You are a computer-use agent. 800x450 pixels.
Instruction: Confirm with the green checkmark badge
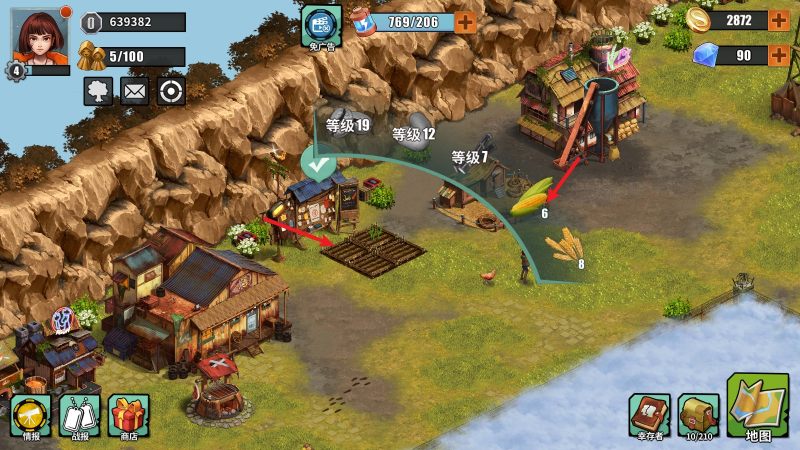319,164
